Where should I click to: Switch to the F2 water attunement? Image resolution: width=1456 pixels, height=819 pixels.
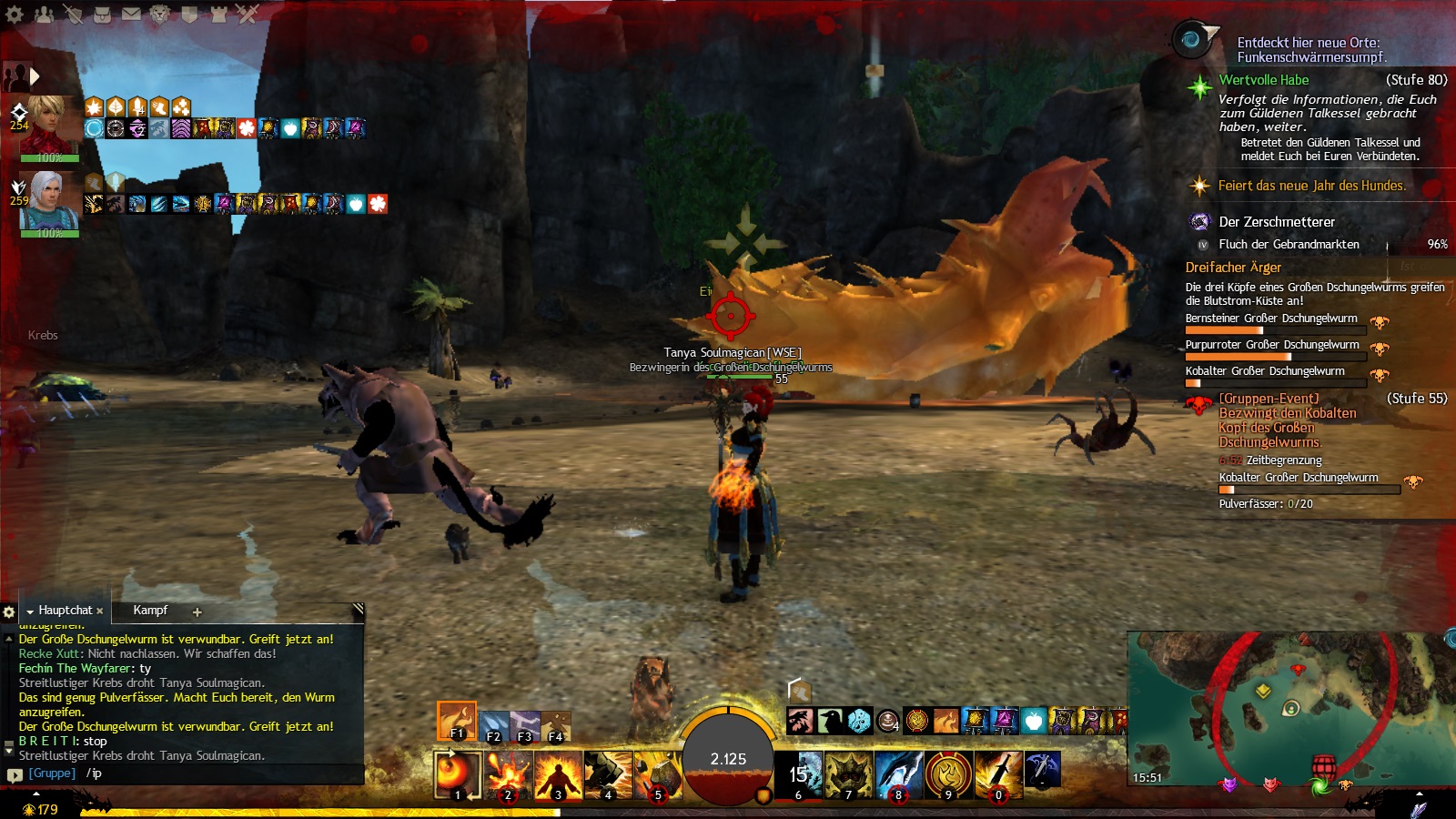click(493, 727)
